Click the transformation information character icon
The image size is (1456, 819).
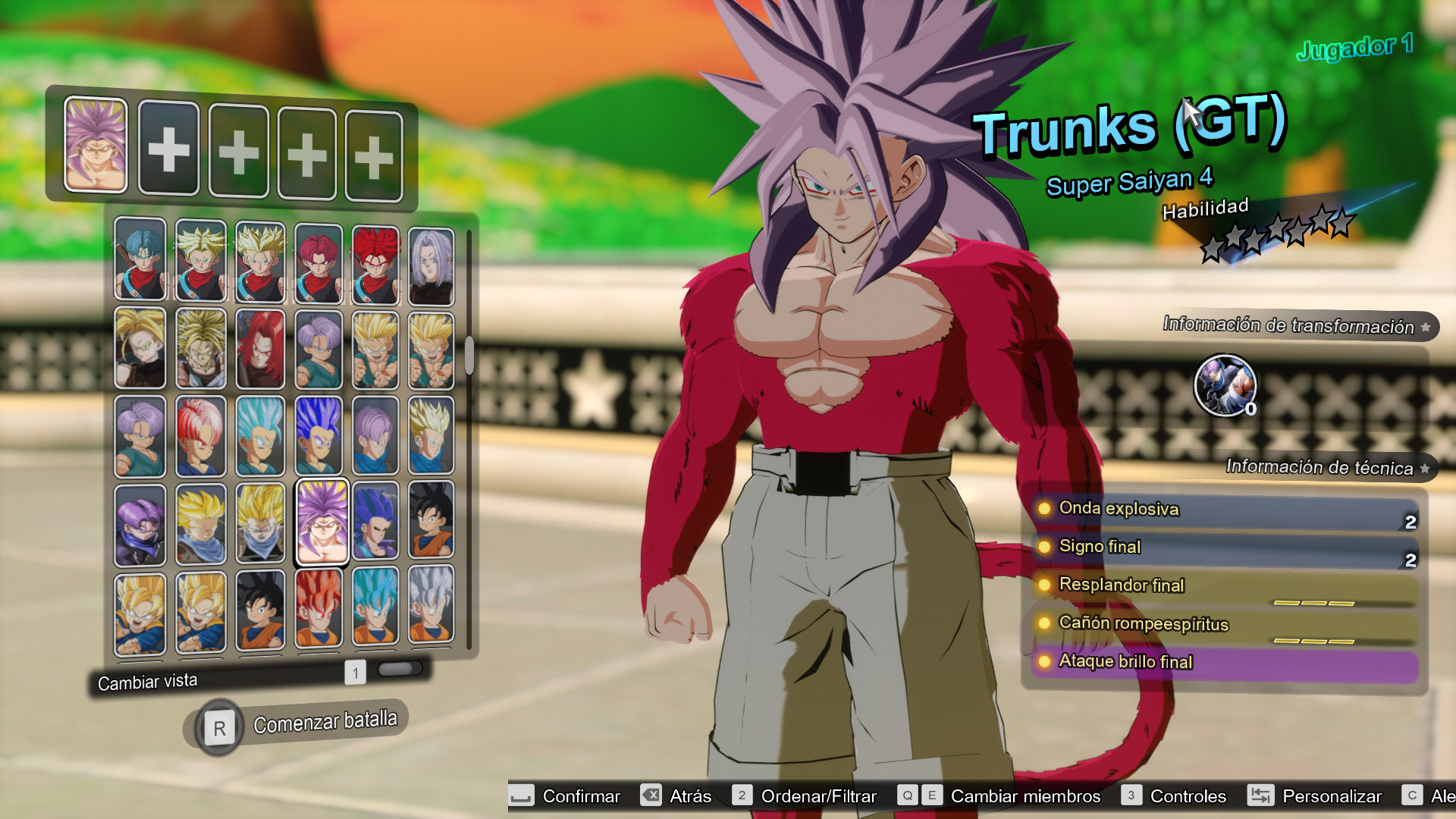pos(1228,386)
